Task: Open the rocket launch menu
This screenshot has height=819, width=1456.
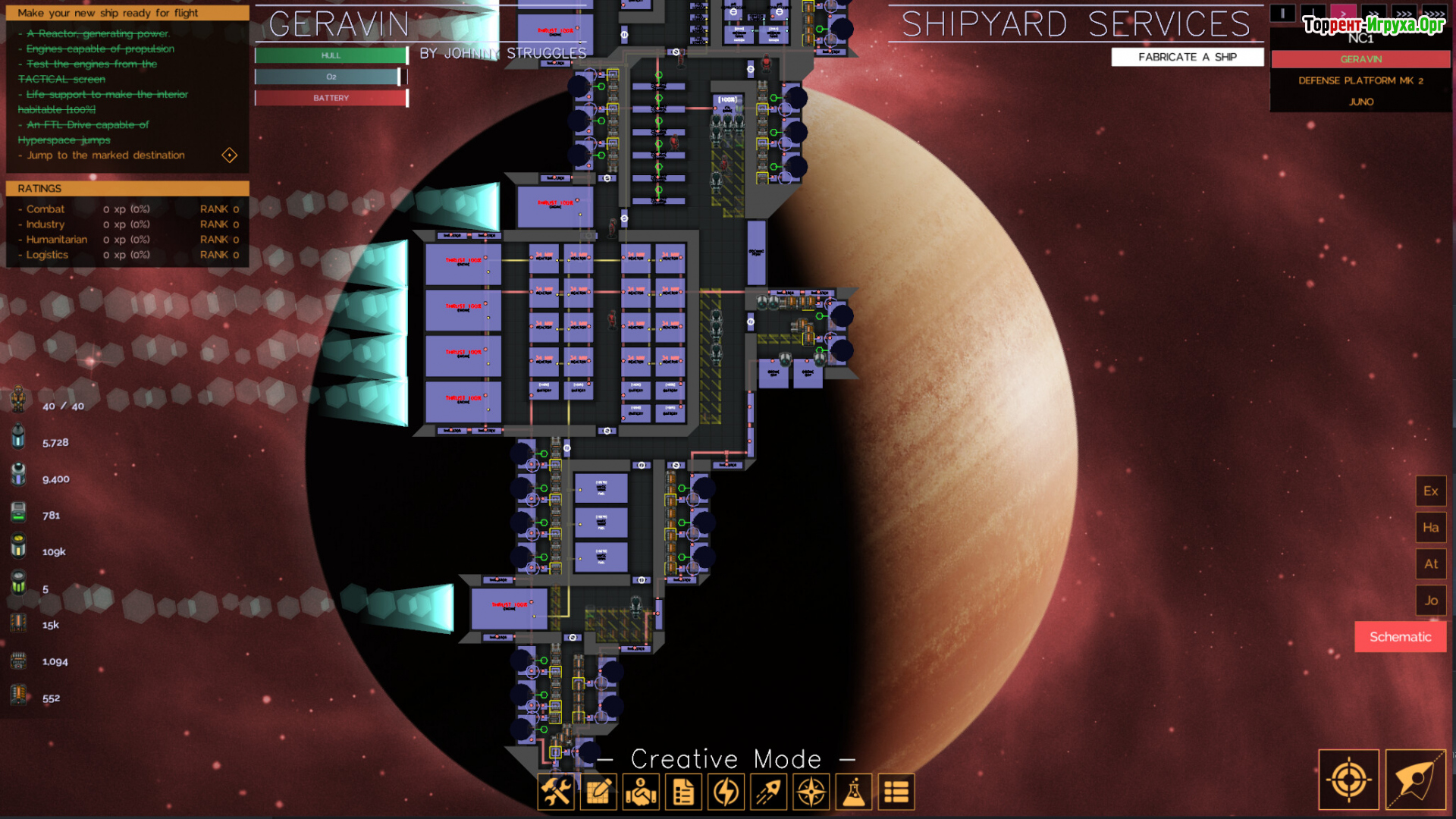Action: [x=768, y=792]
